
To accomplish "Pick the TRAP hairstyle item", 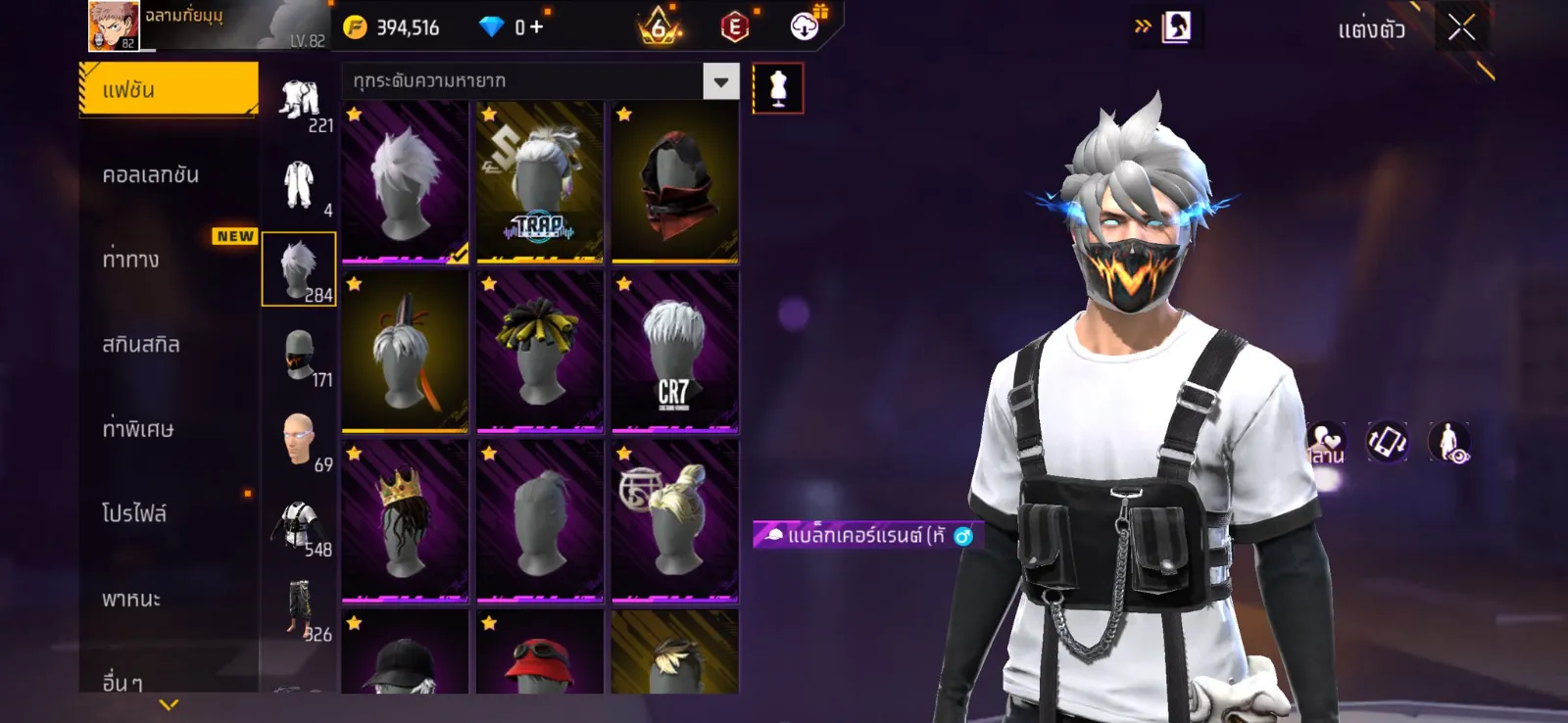I will tap(540, 182).
